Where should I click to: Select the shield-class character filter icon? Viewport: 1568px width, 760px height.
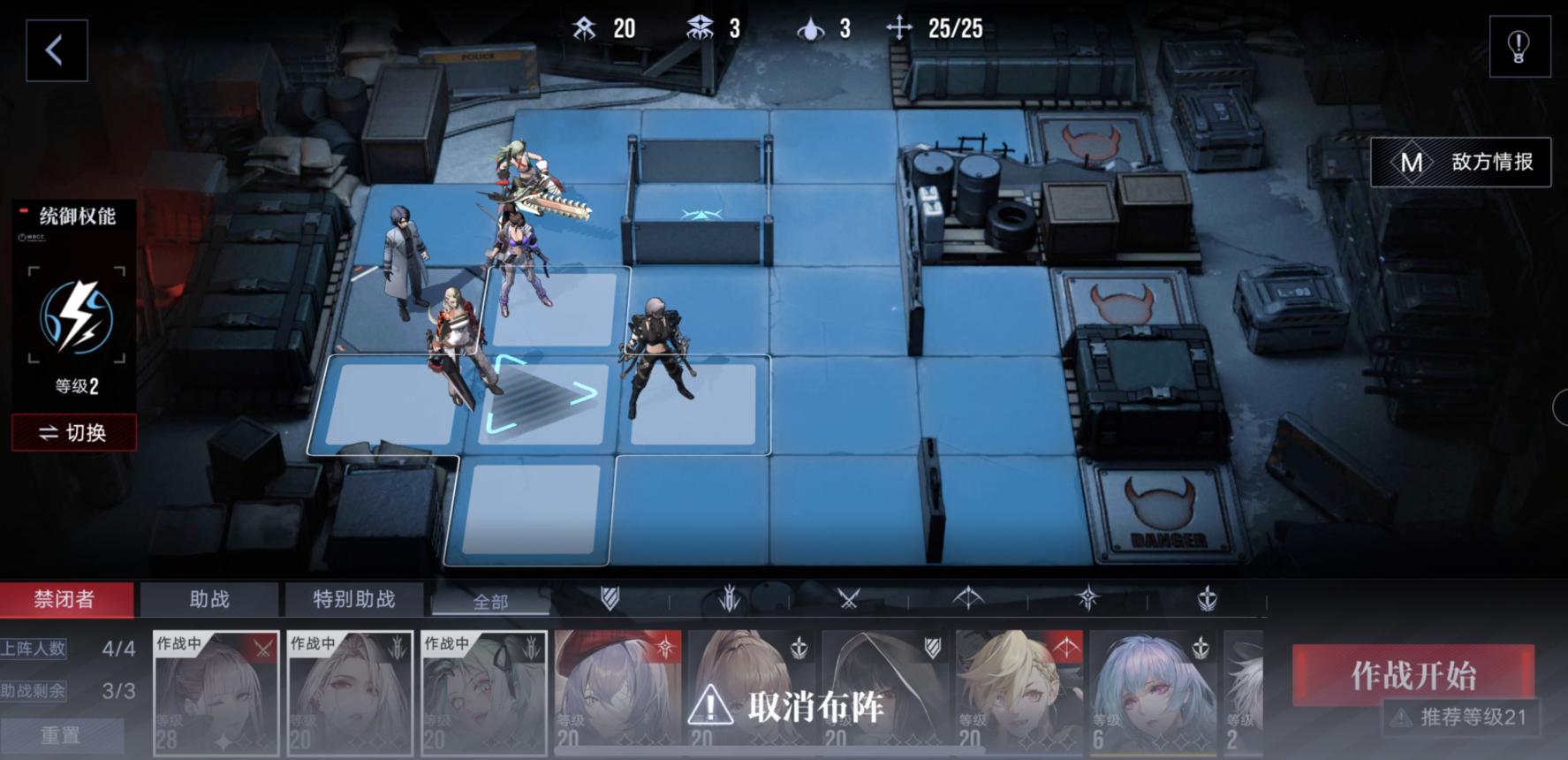(608, 599)
